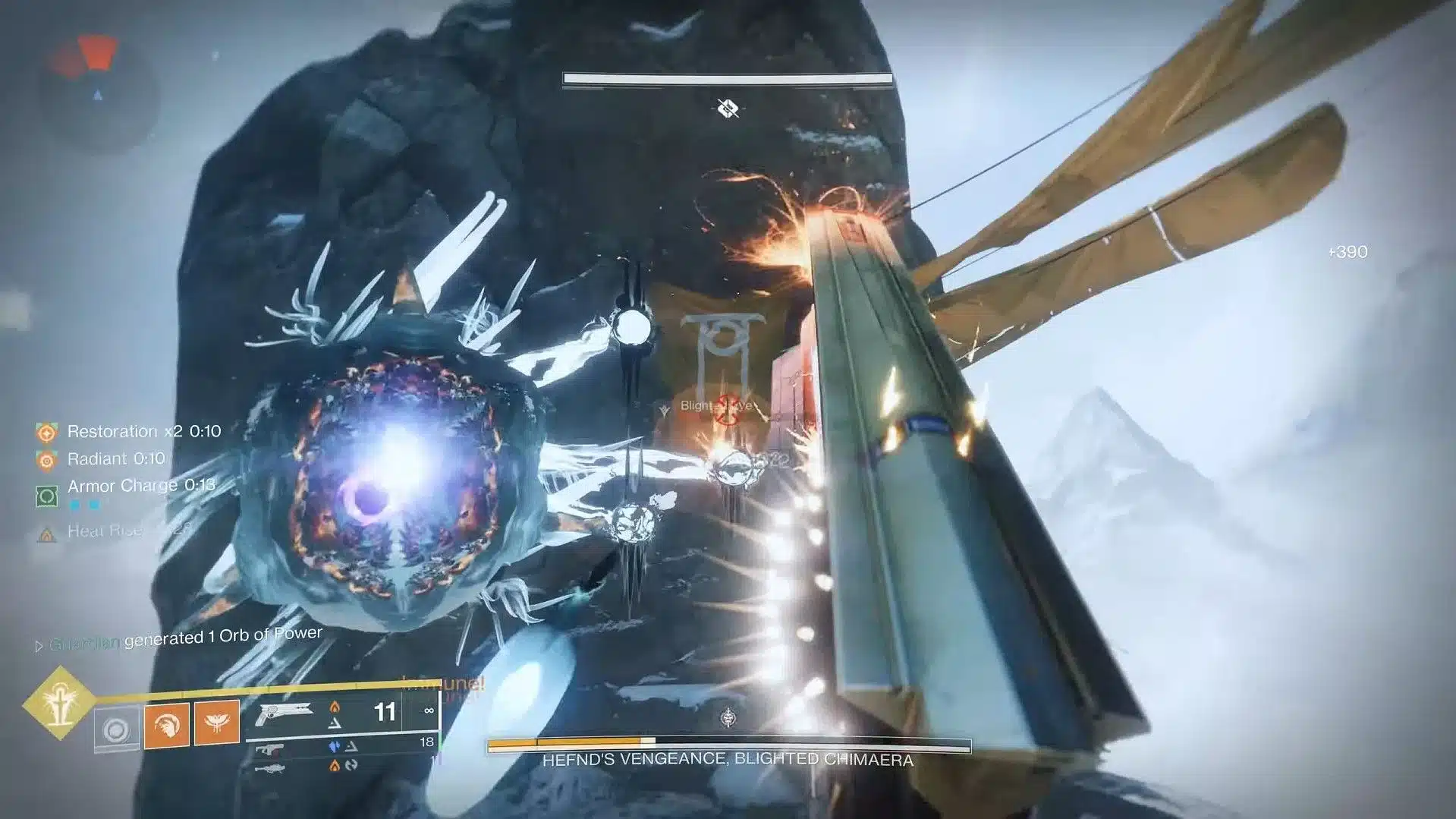Click the Radiant buff icon
The height and width of the screenshot is (819, 1456).
47,458
